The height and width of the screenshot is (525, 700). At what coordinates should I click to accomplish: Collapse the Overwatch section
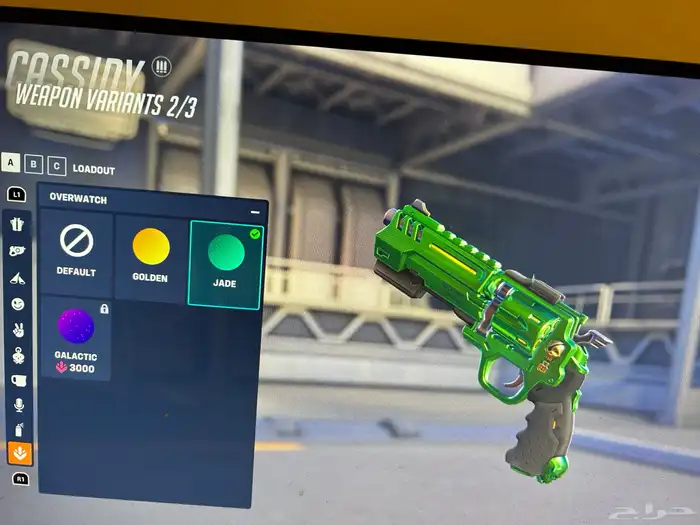click(255, 212)
